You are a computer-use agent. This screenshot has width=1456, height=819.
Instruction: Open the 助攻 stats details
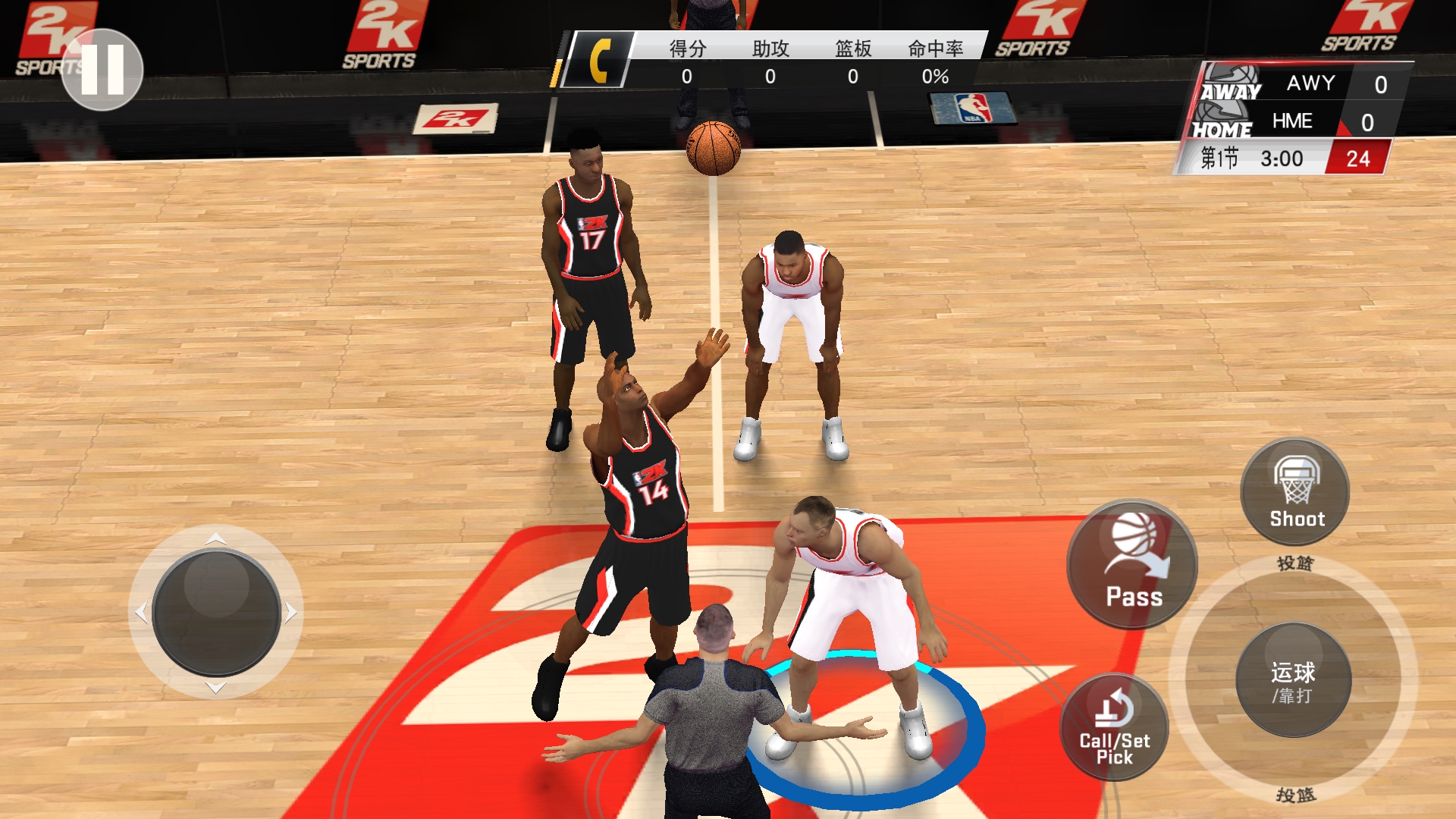(x=772, y=49)
